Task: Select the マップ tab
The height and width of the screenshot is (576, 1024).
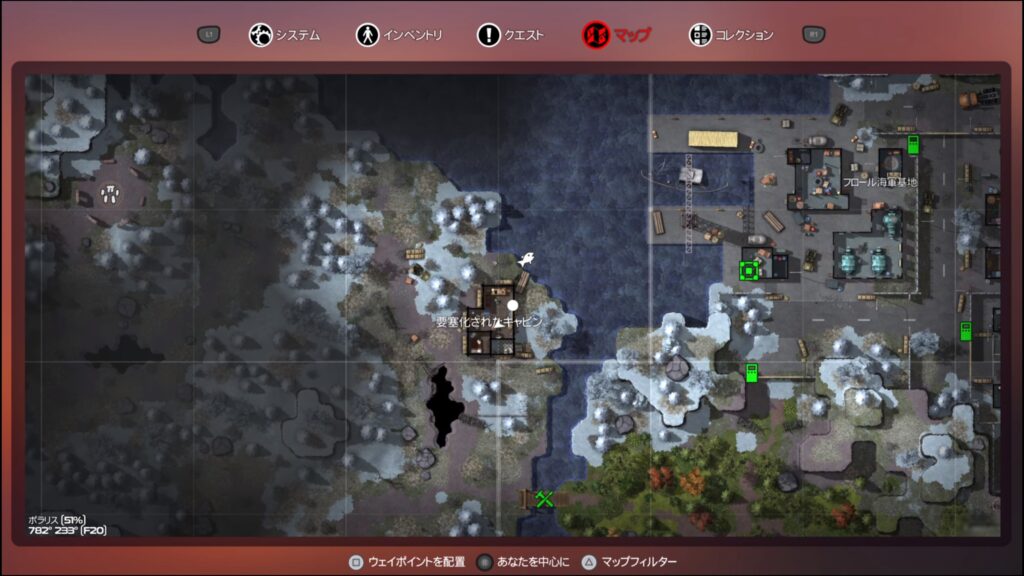Action: (616, 35)
